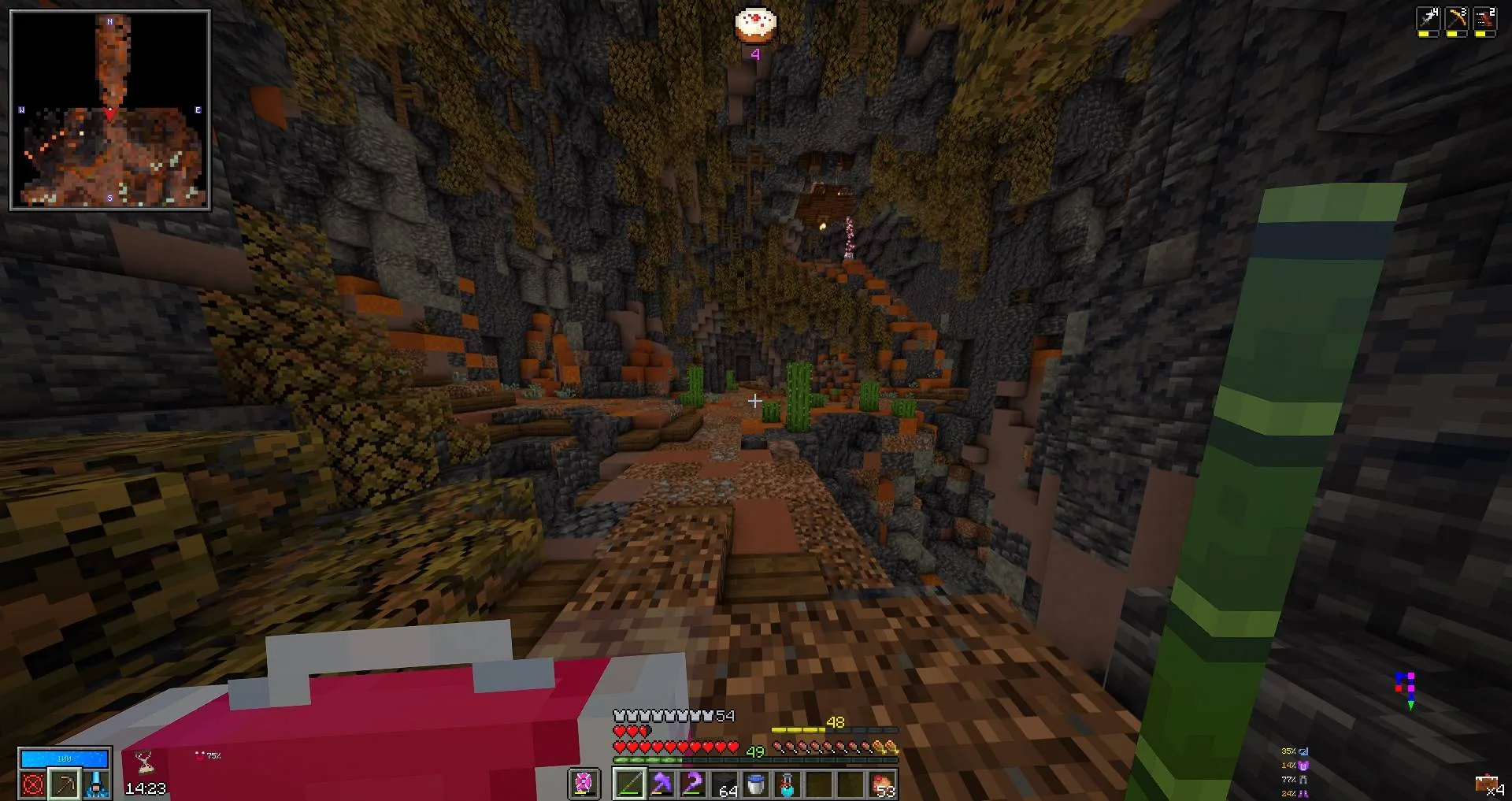Click the red X icon beside the pickaxe
The image size is (1512, 801).
pyautogui.click(x=32, y=785)
